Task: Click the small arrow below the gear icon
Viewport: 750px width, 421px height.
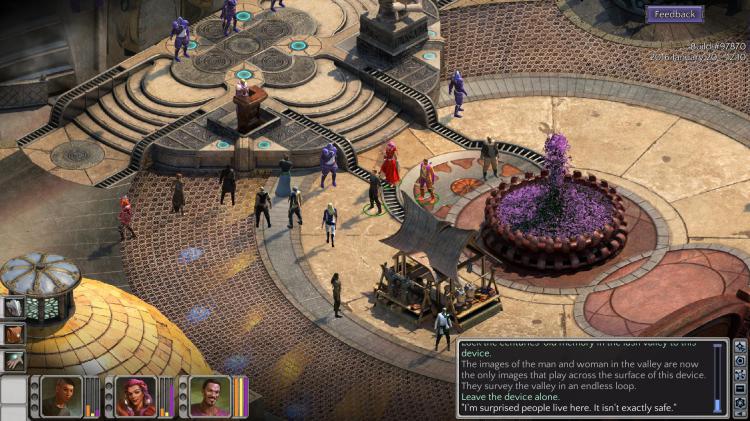Action: click(740, 414)
